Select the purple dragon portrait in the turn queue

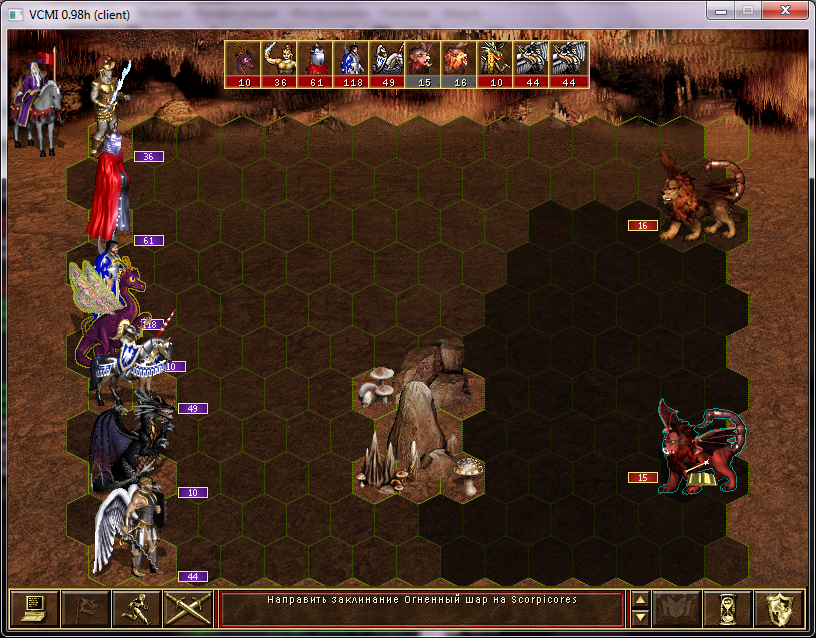244,64
